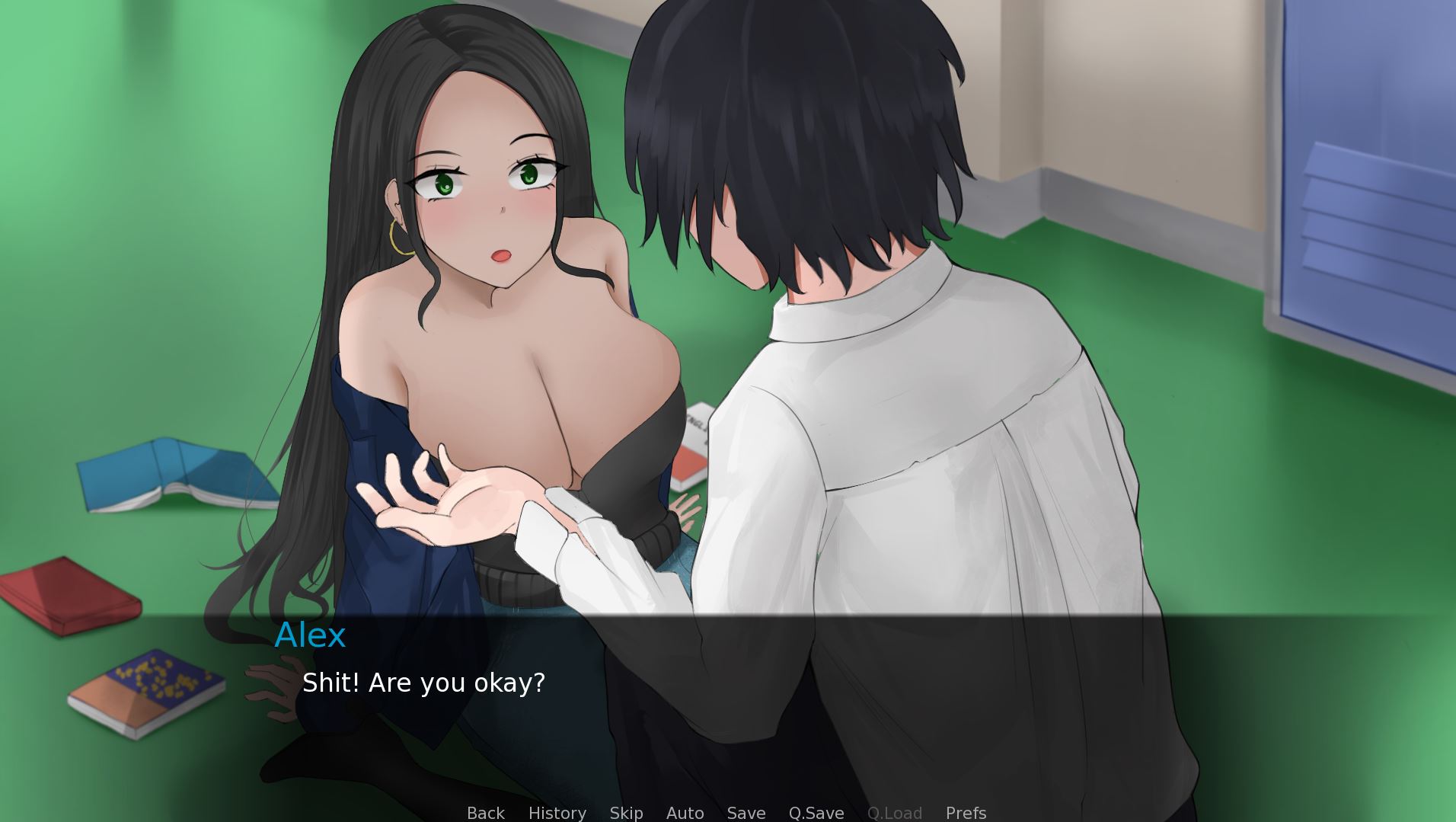This screenshot has width=1456, height=822.
Task: Go back one dialogue line
Action: (x=485, y=813)
